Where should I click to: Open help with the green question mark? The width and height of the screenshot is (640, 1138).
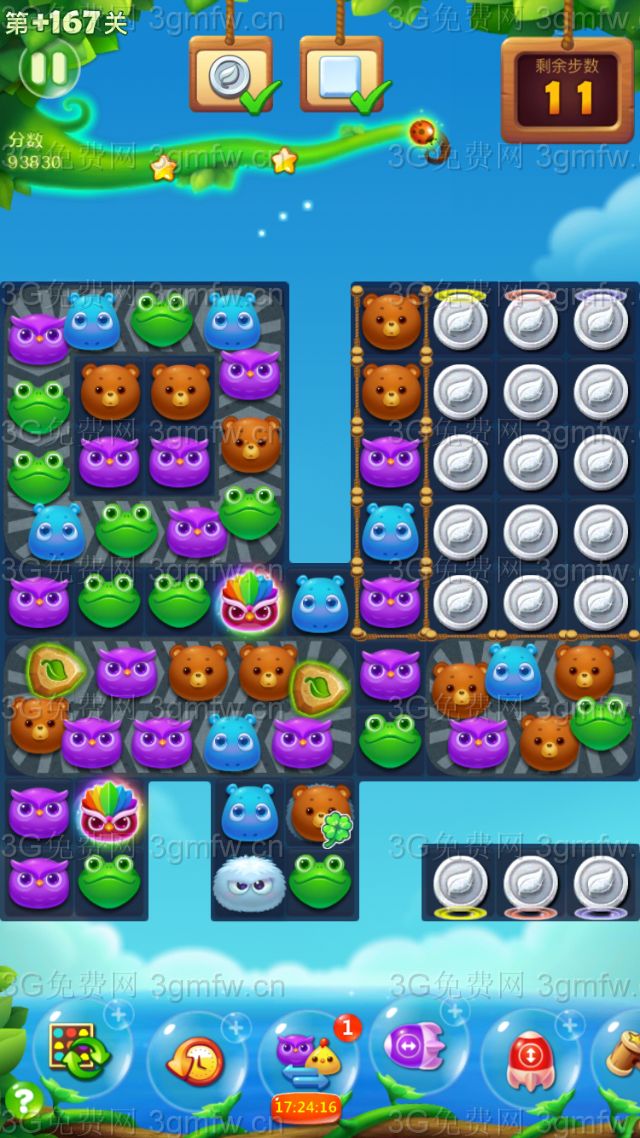click(23, 1101)
